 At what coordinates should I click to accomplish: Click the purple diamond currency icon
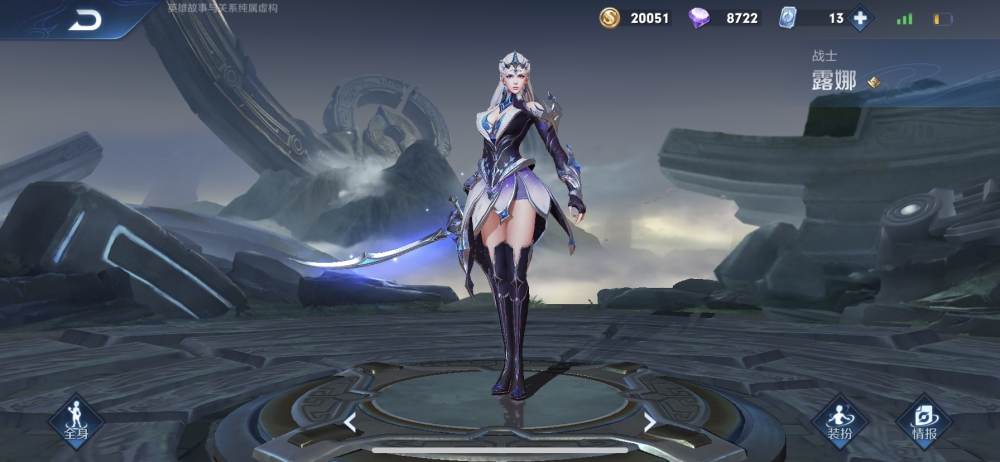tap(700, 18)
